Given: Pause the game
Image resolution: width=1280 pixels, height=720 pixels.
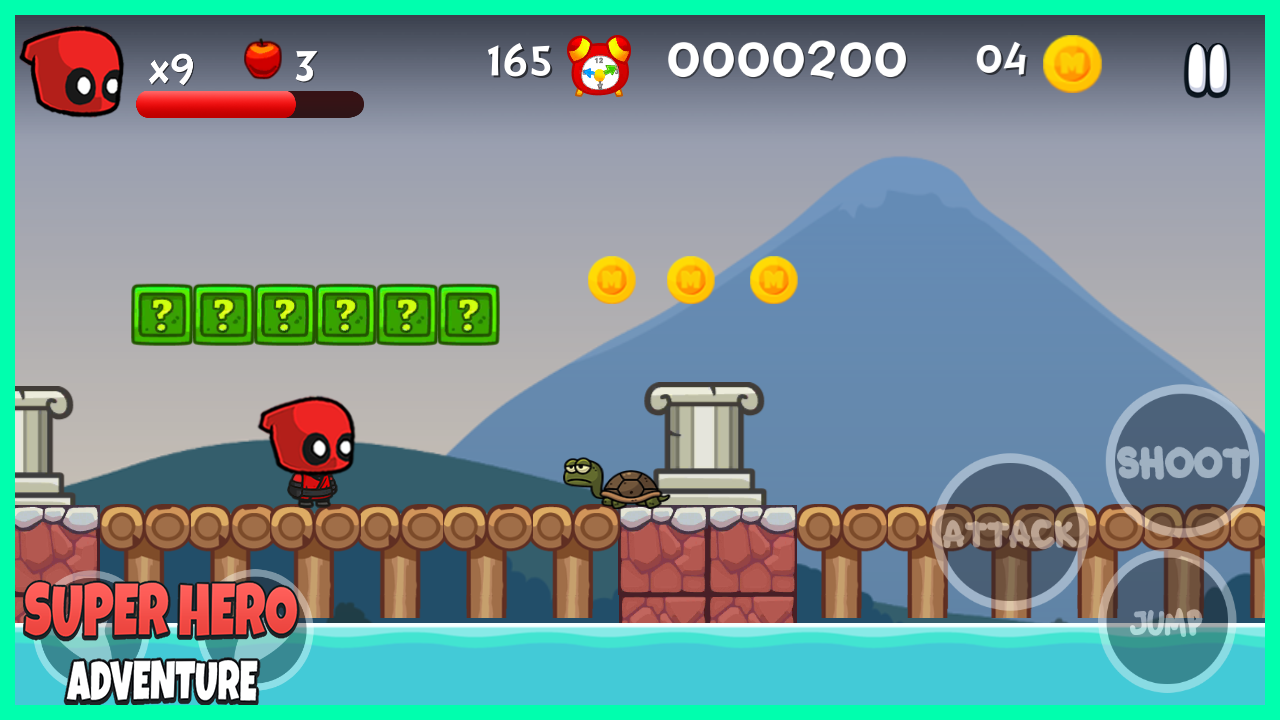Looking at the screenshot, I should pos(1207,69).
